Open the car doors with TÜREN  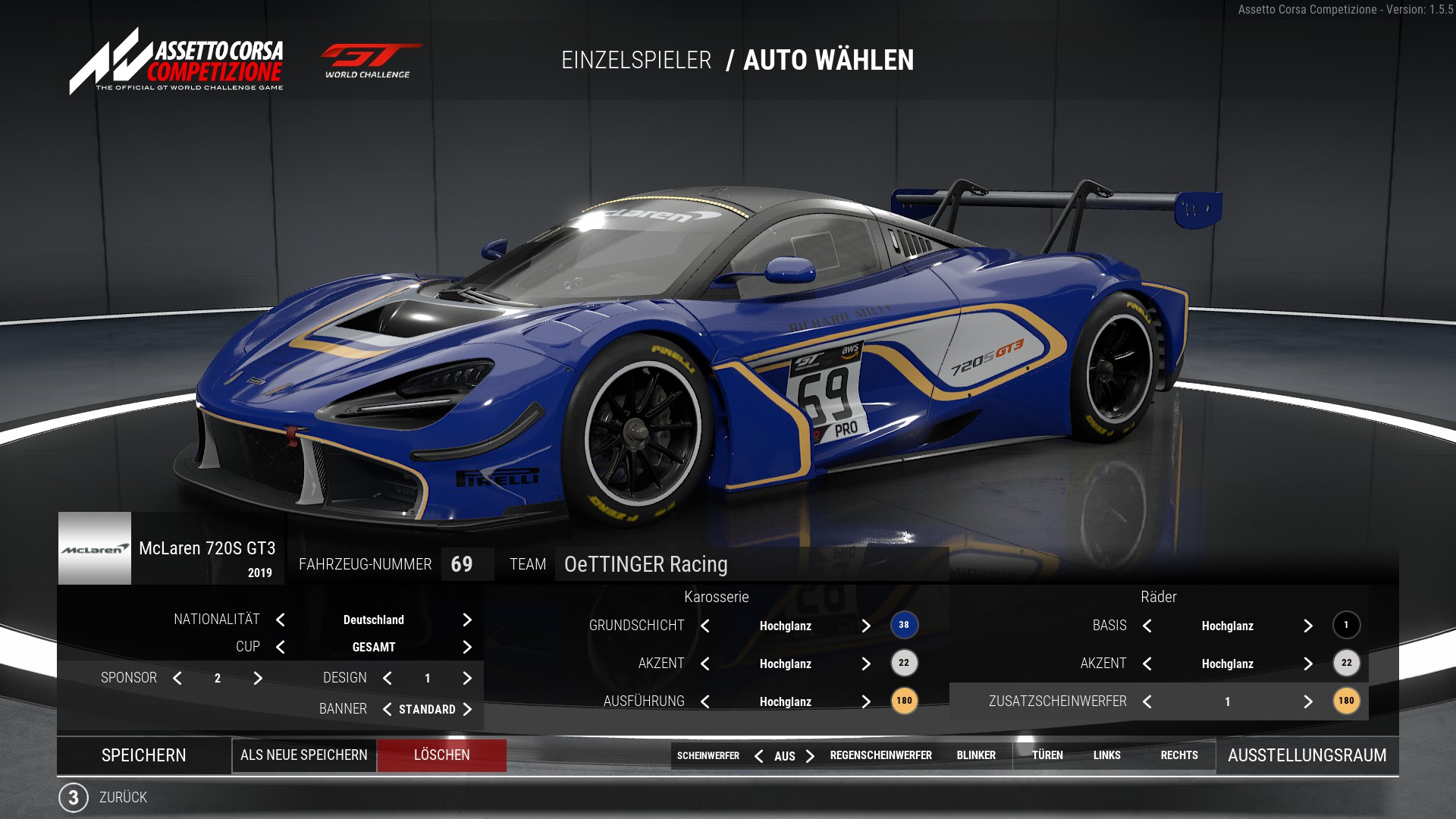[x=1047, y=755]
